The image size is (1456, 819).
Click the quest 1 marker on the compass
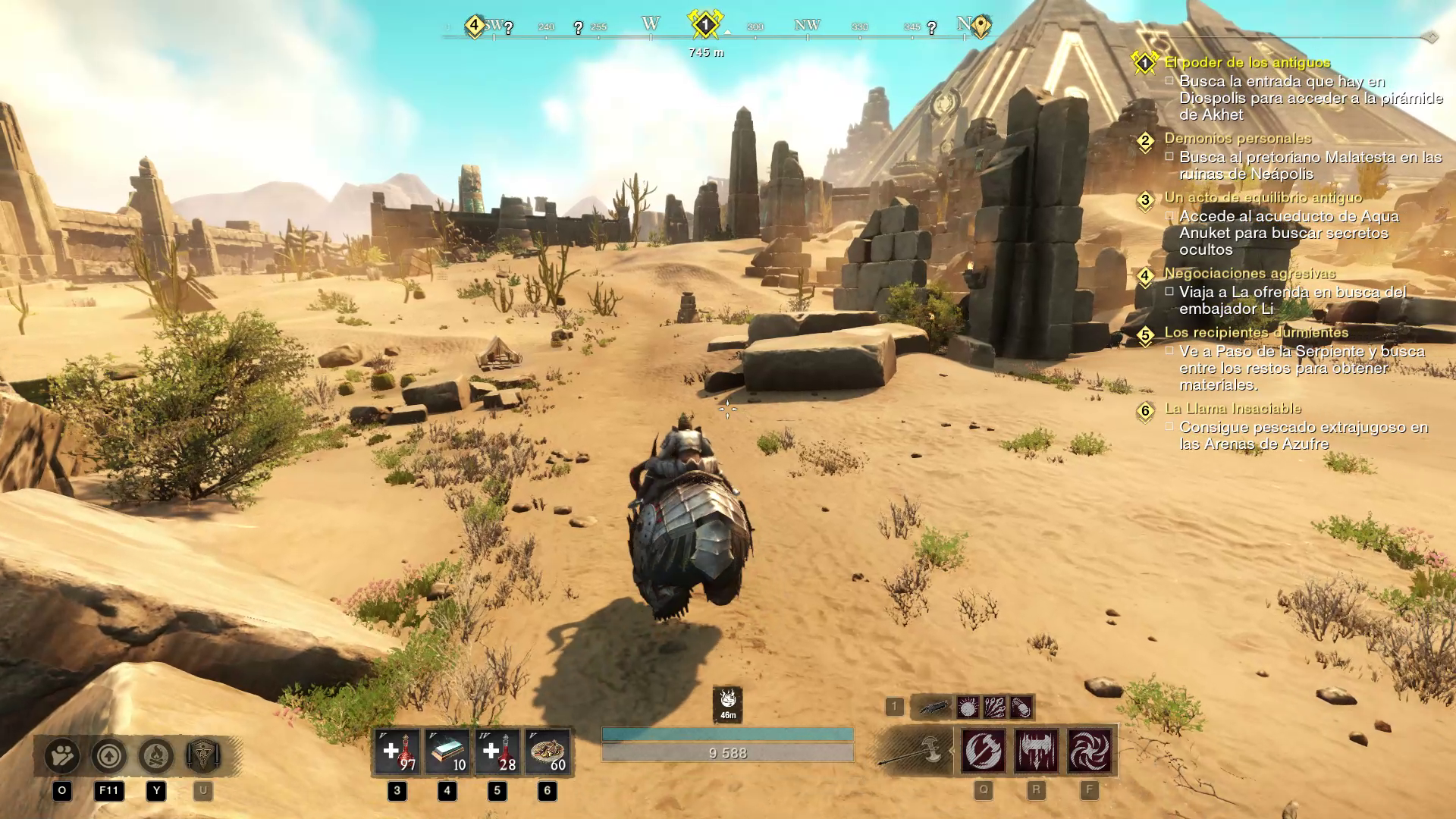pos(705,25)
